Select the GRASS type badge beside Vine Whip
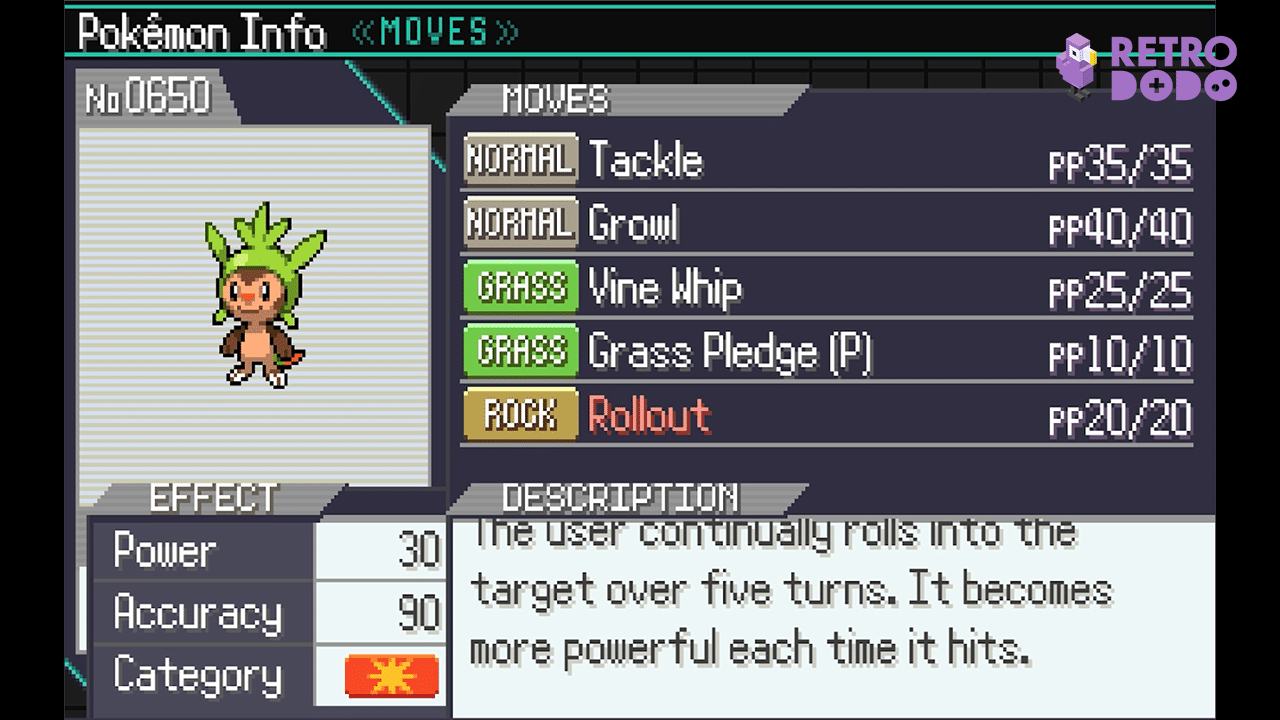The image size is (1280, 720). 519,288
